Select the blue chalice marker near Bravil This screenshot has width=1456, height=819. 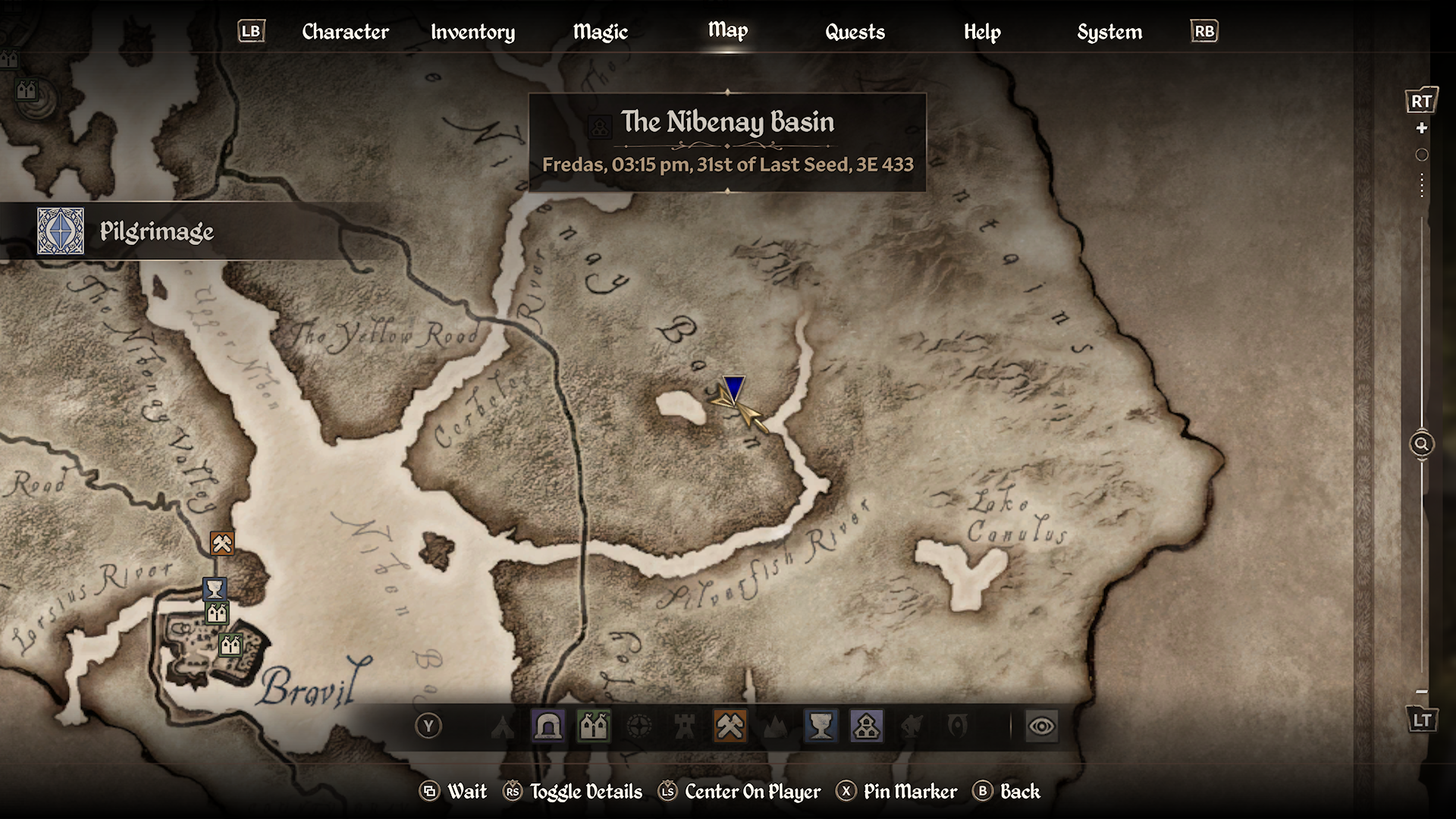click(215, 588)
